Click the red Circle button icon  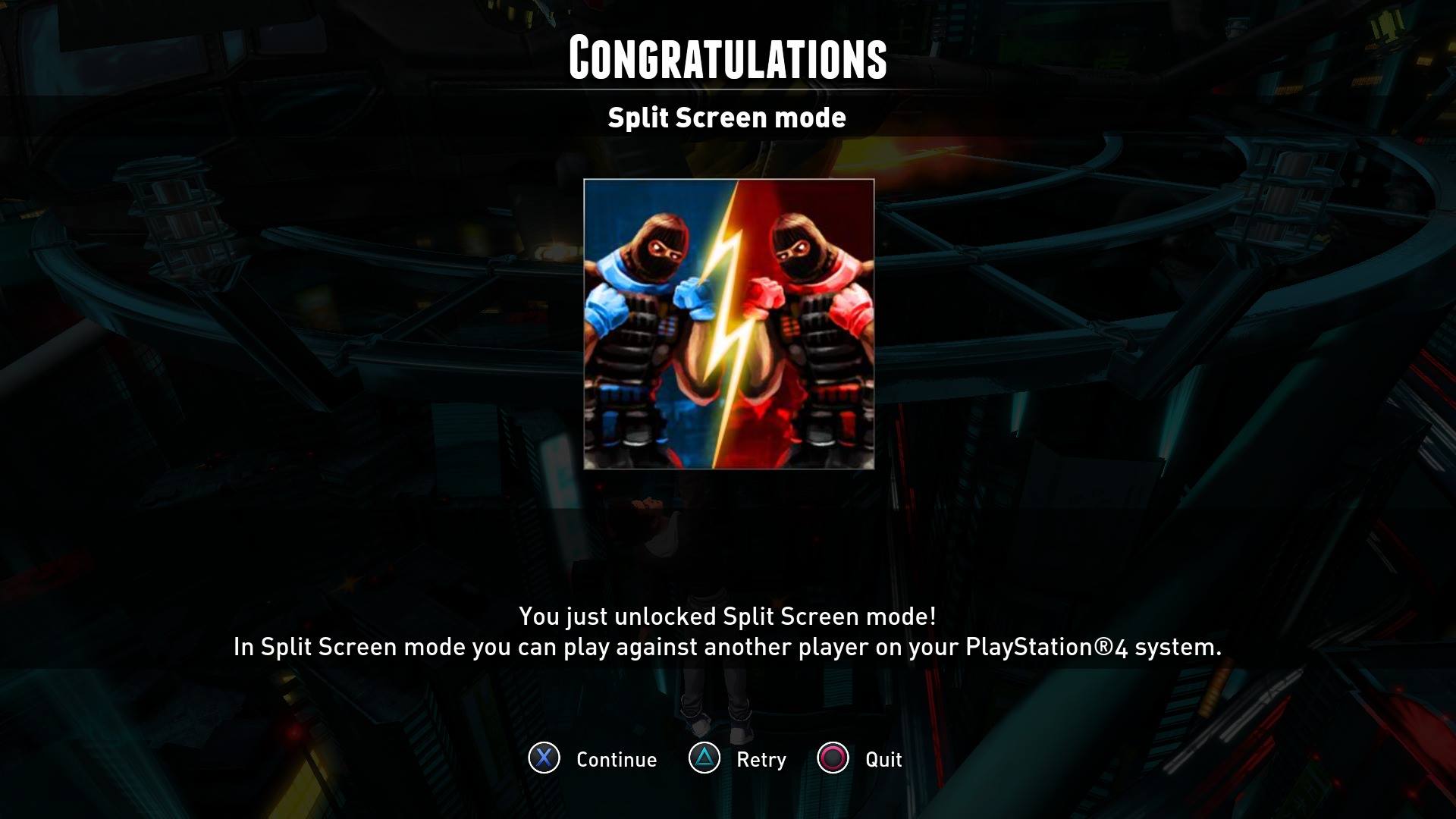[834, 759]
